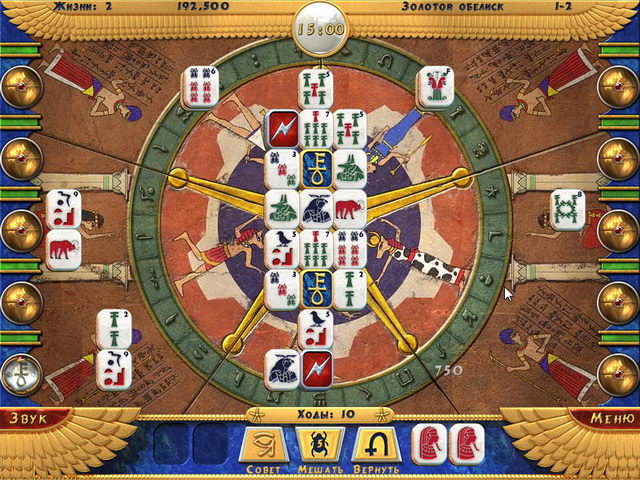
Task: Undo the move with the Вернуть button
Action: [x=375, y=444]
